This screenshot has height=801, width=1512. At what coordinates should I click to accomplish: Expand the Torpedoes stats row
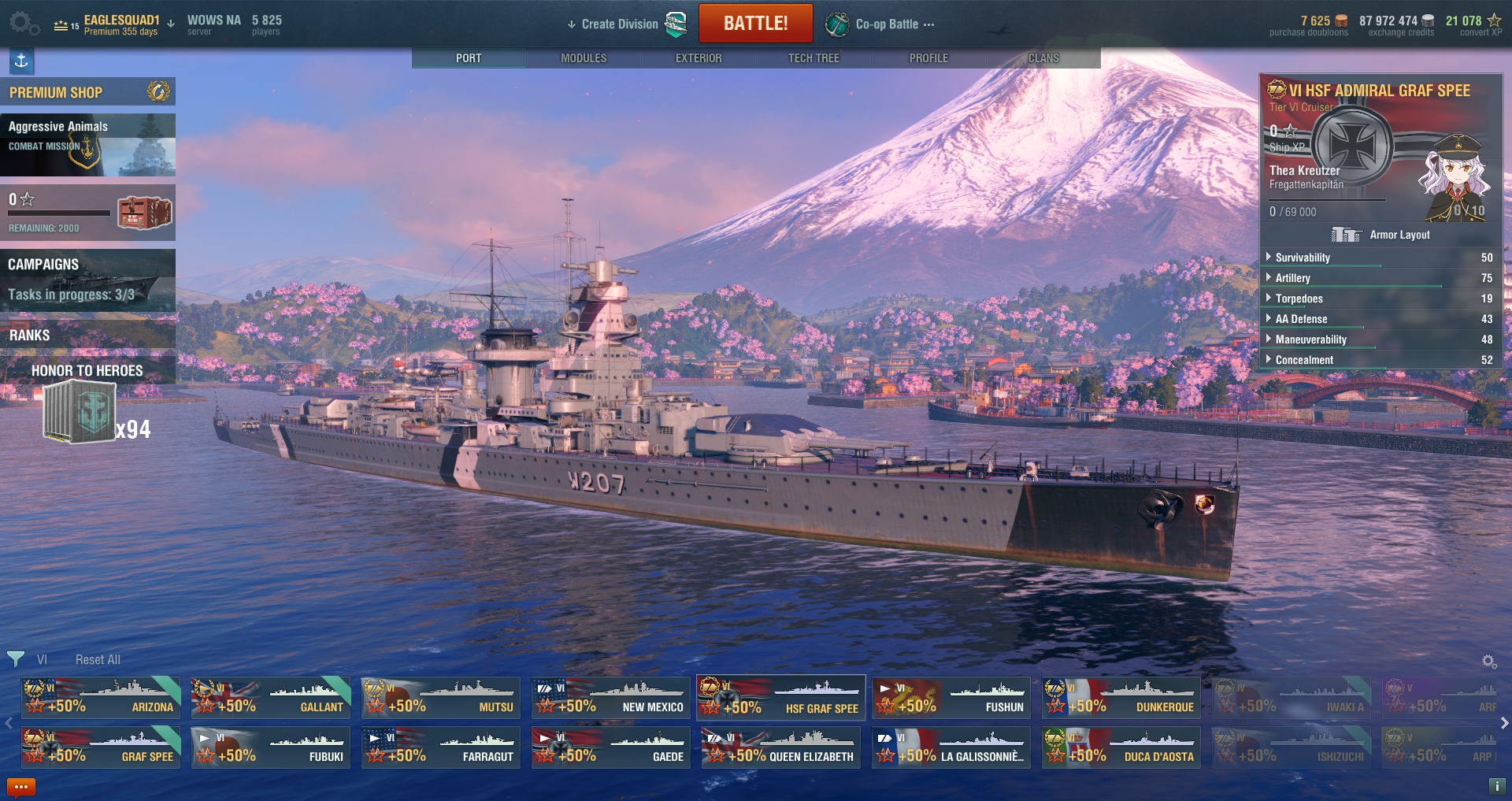point(1299,299)
